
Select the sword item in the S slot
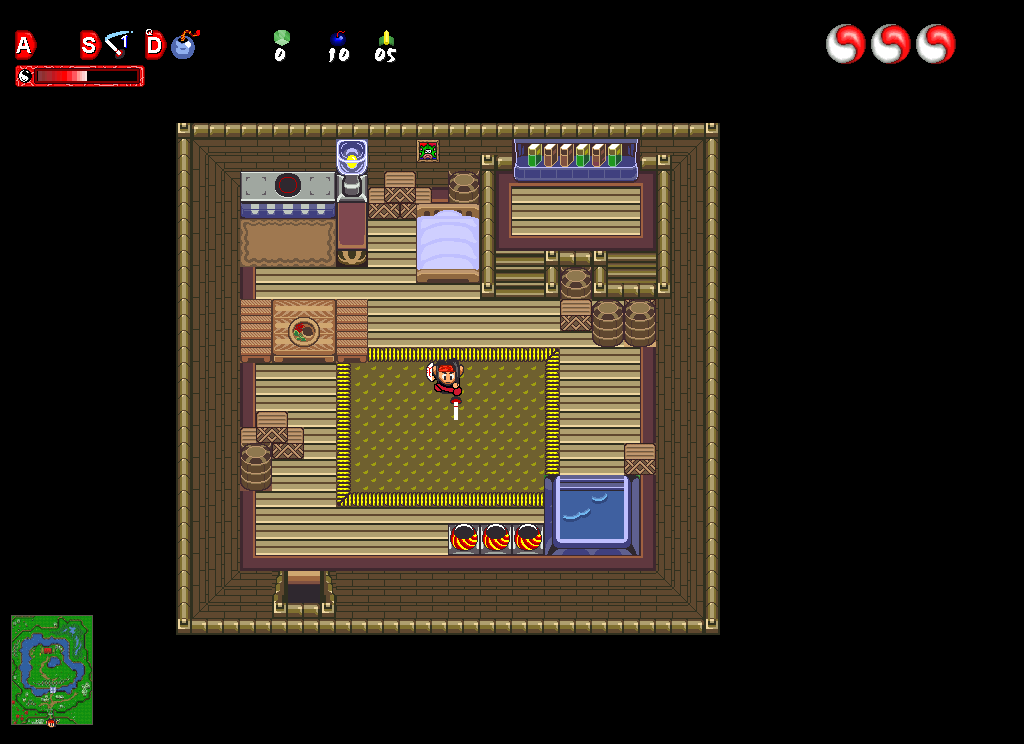(x=118, y=44)
